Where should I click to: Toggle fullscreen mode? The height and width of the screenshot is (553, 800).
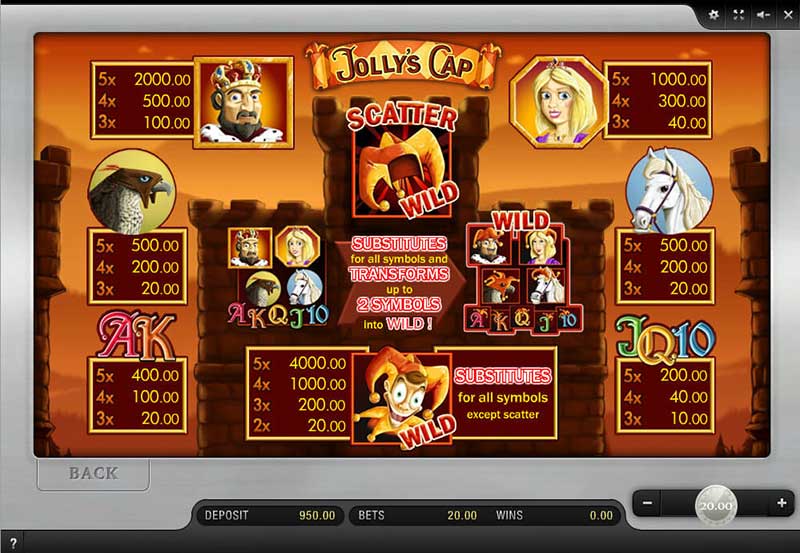(x=739, y=15)
